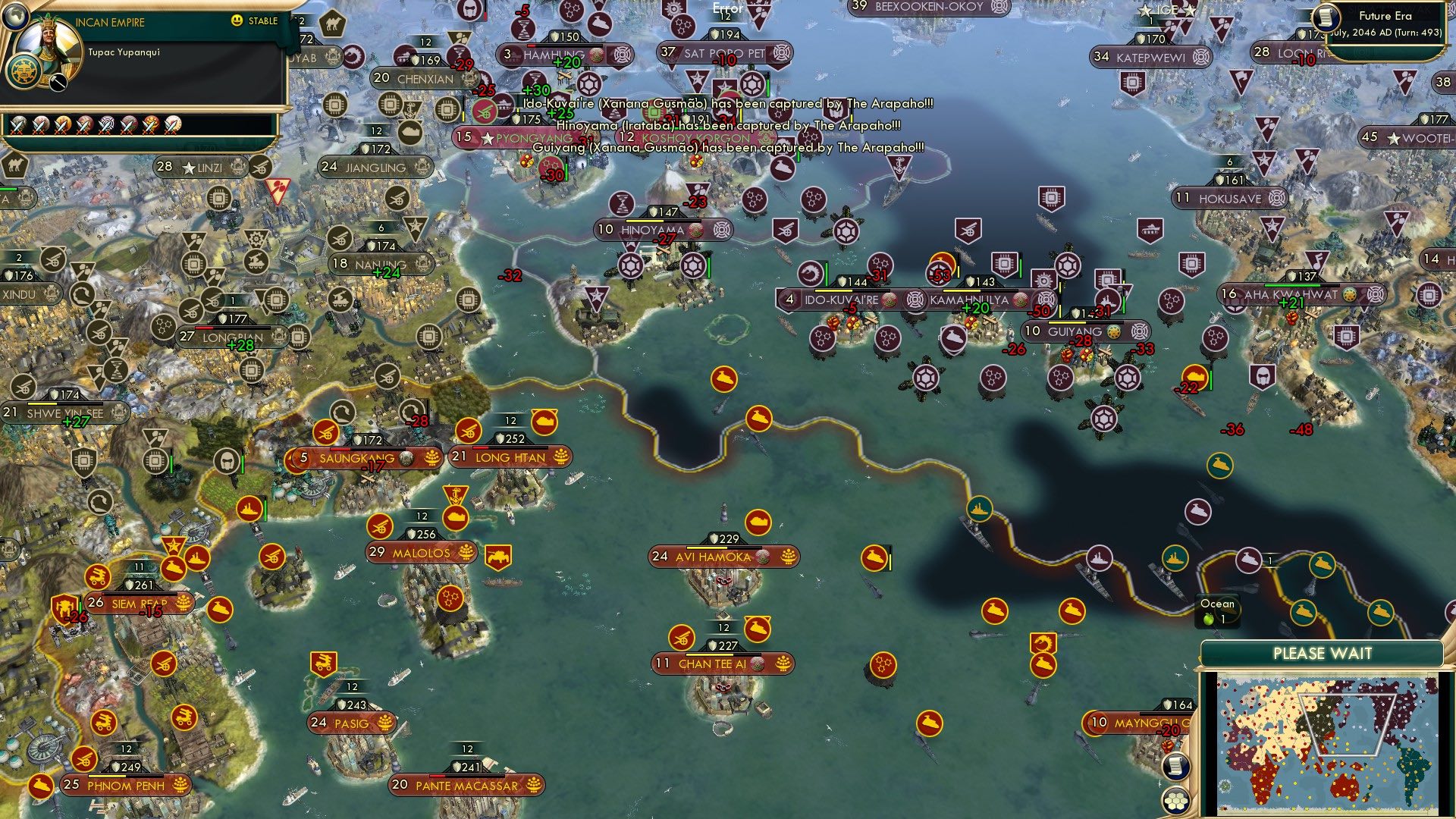The height and width of the screenshot is (819, 1456).
Task: Click a crossed-swords war icon in the top-left panel
Action: coord(18,126)
